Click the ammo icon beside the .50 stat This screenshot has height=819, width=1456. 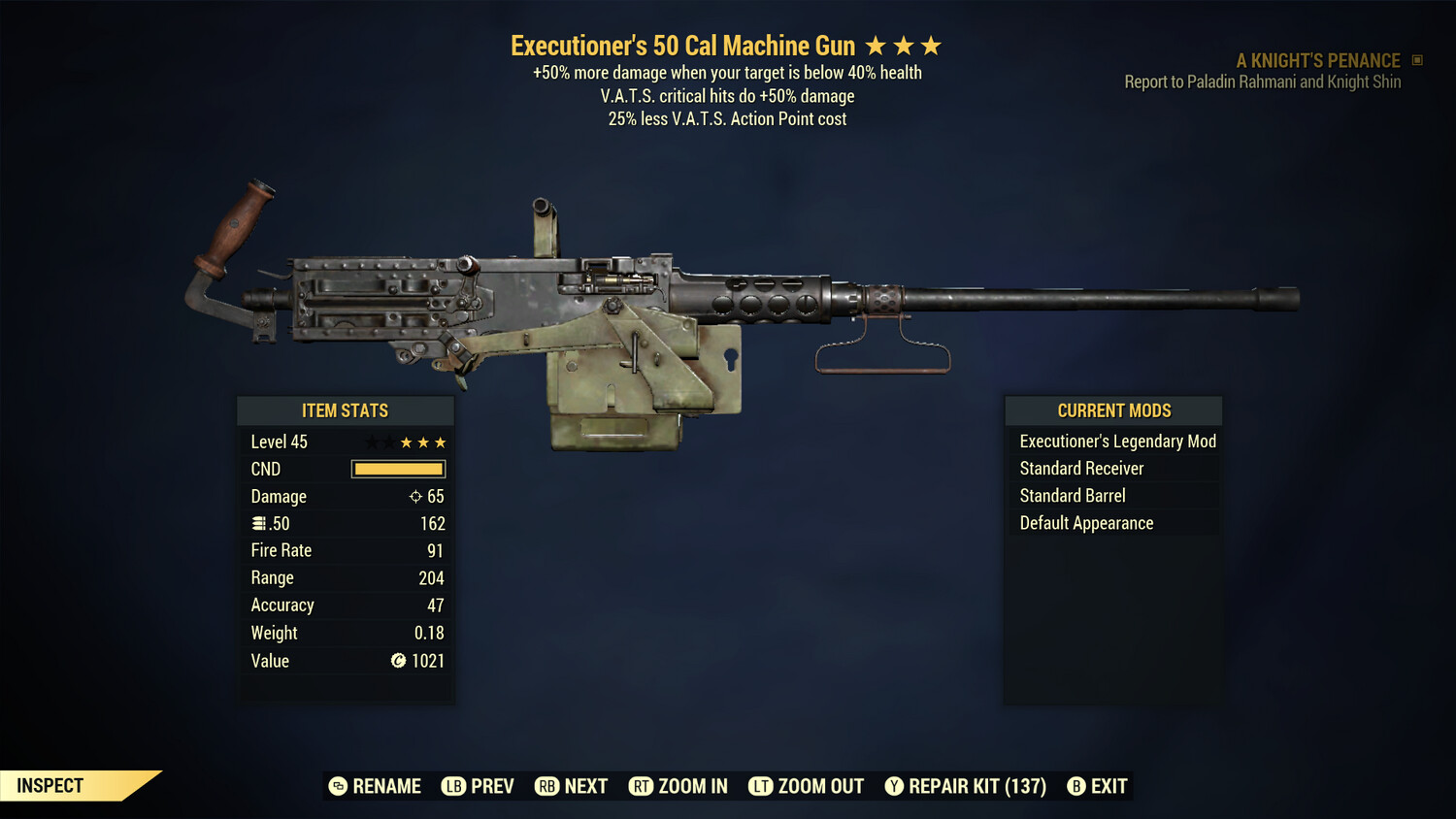pos(259,523)
